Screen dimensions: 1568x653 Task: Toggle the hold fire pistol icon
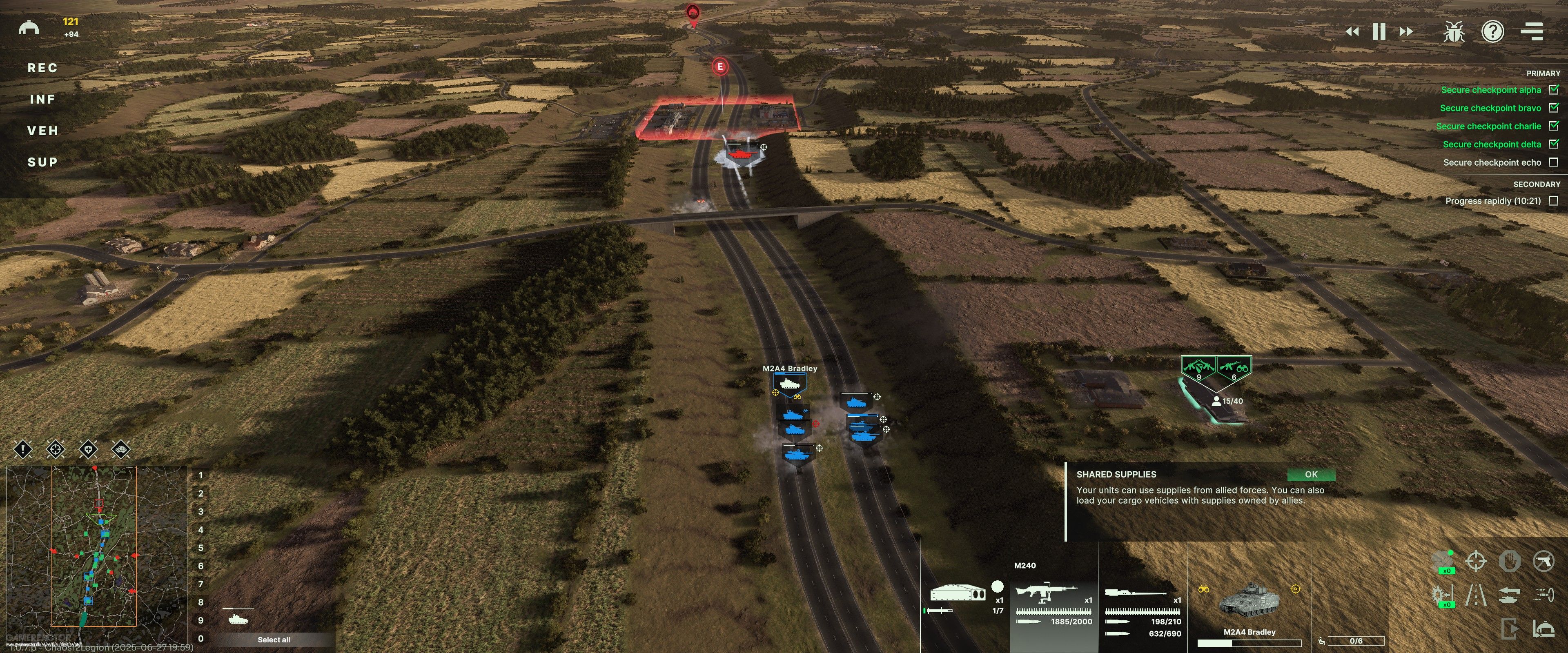coord(1543,560)
